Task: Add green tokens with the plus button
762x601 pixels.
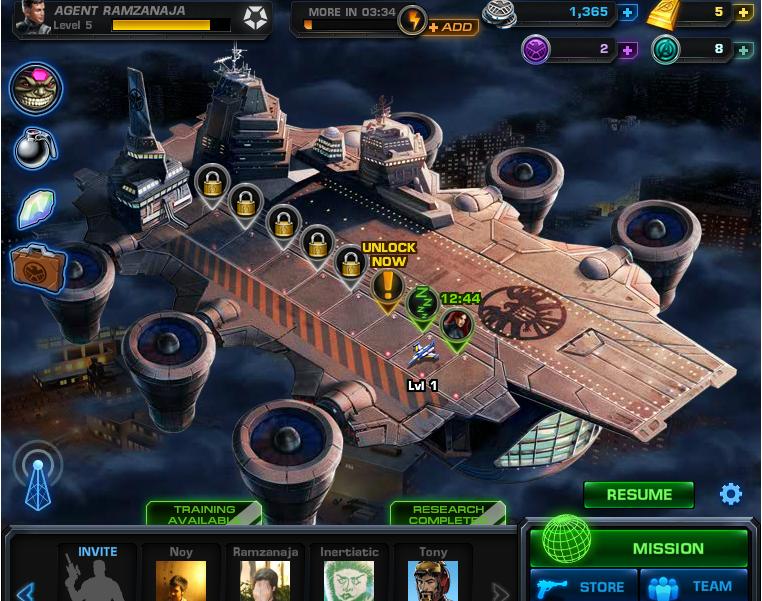Action: 743,49
